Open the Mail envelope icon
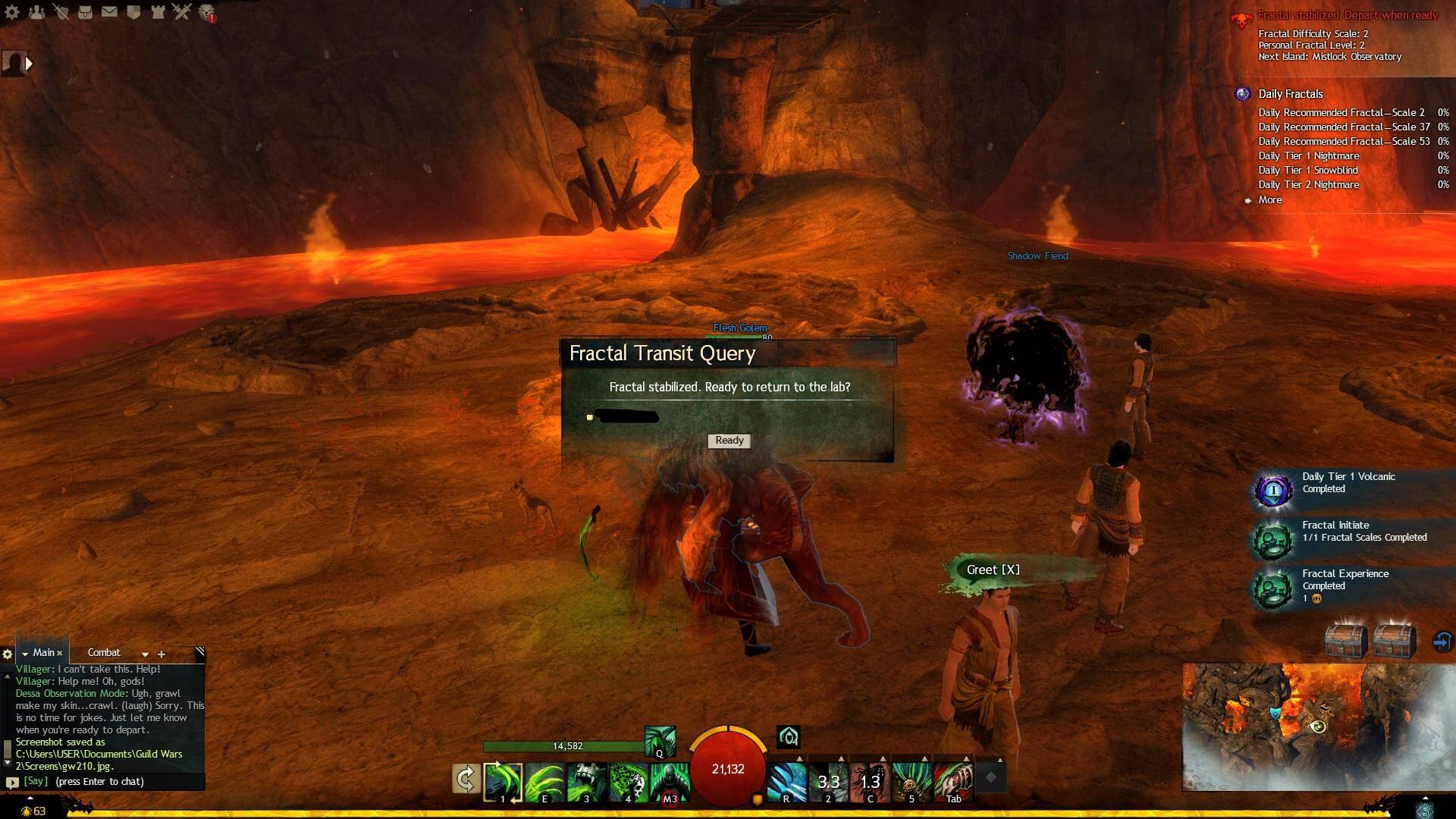The height and width of the screenshot is (819, 1456). [x=108, y=11]
